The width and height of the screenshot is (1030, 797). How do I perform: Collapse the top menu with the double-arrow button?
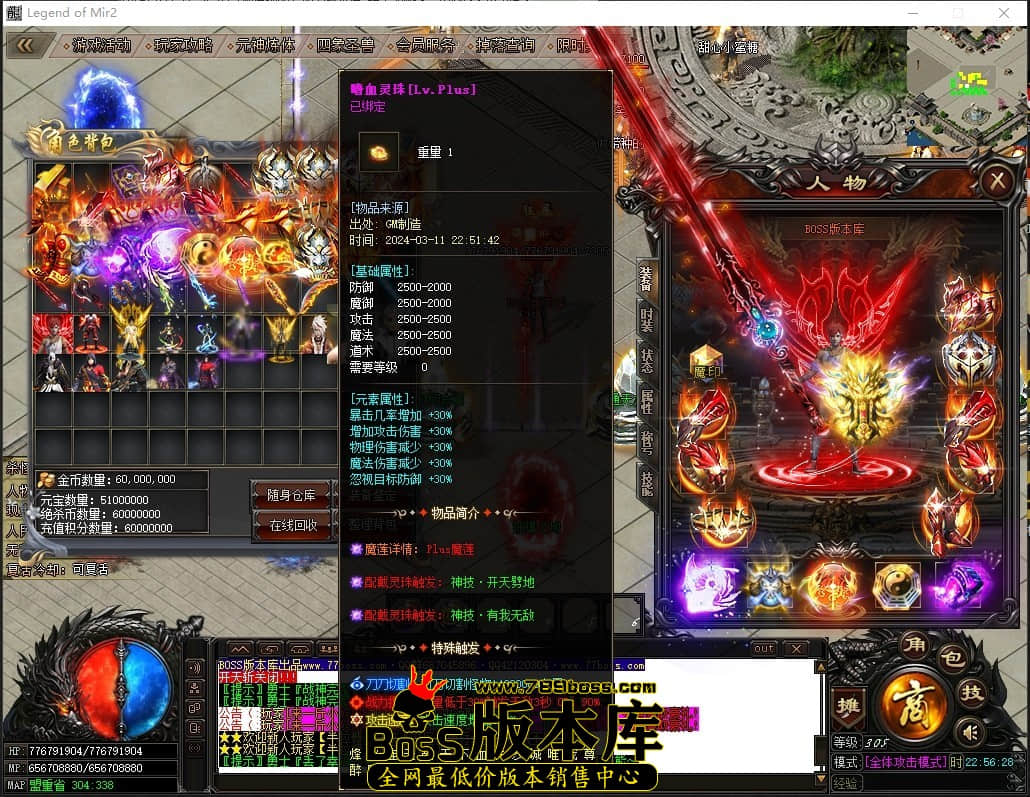(x=26, y=45)
